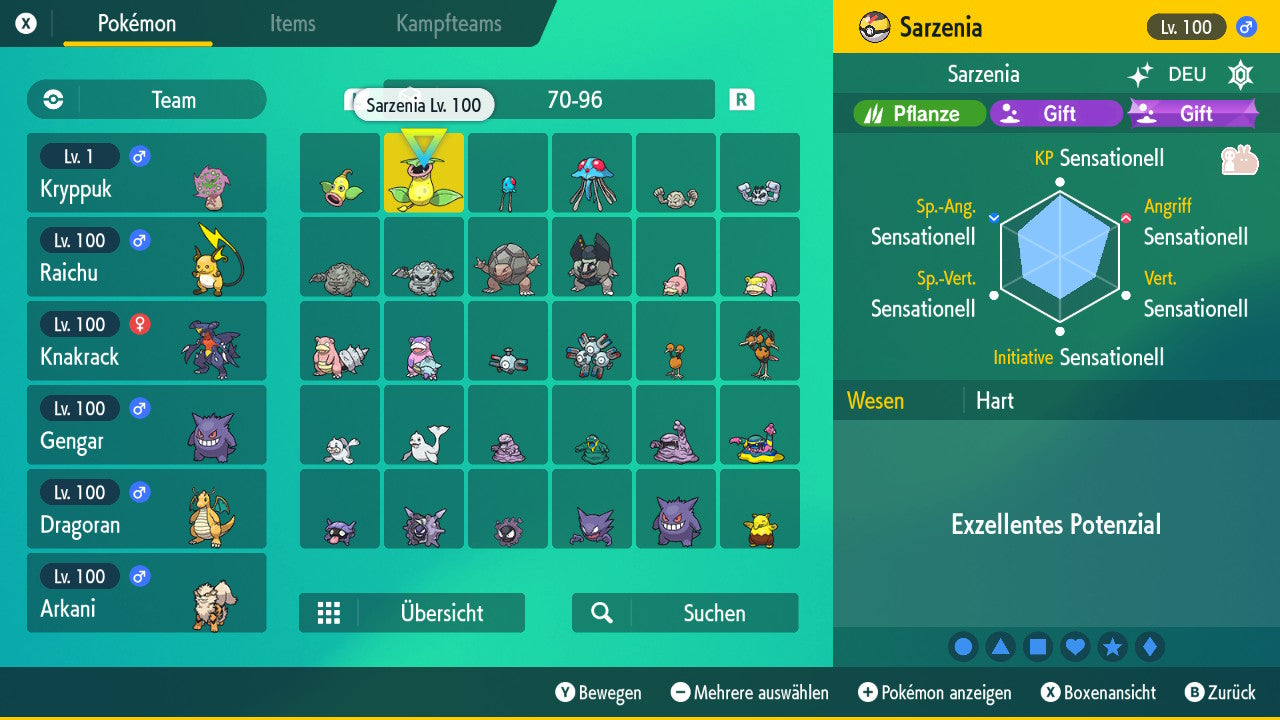Image resolution: width=1280 pixels, height=720 pixels.
Task: Click the Suchen search button
Action: coord(684,612)
